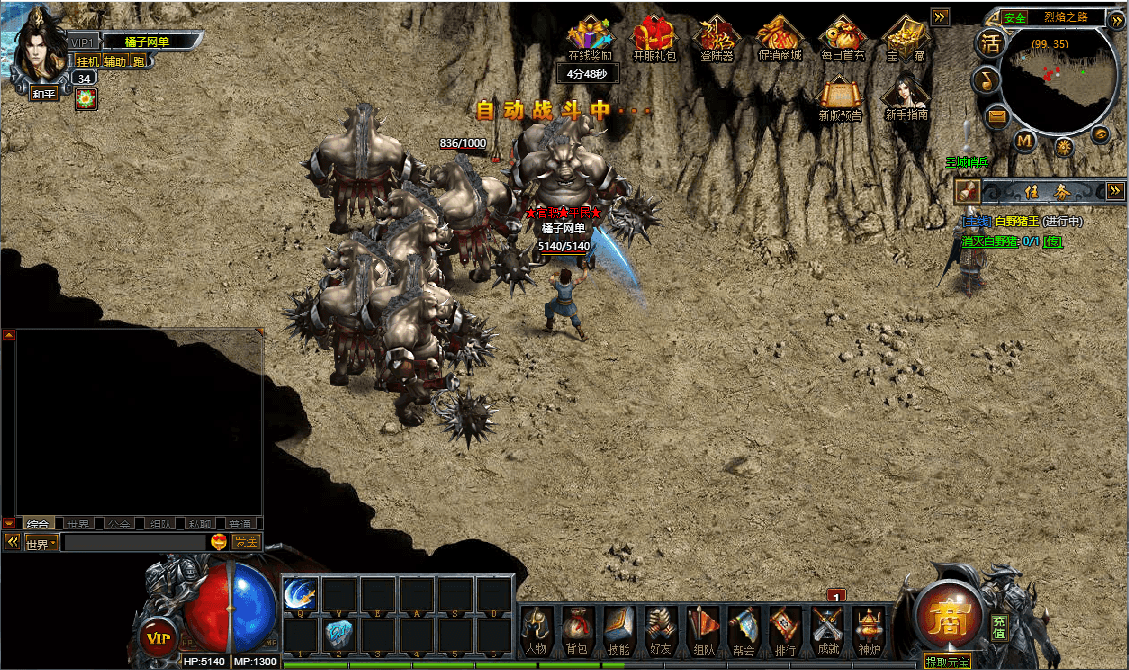The height and width of the screenshot is (670, 1129).
Task: Activate the crescent slash skill in slot Q
Action: point(301,594)
